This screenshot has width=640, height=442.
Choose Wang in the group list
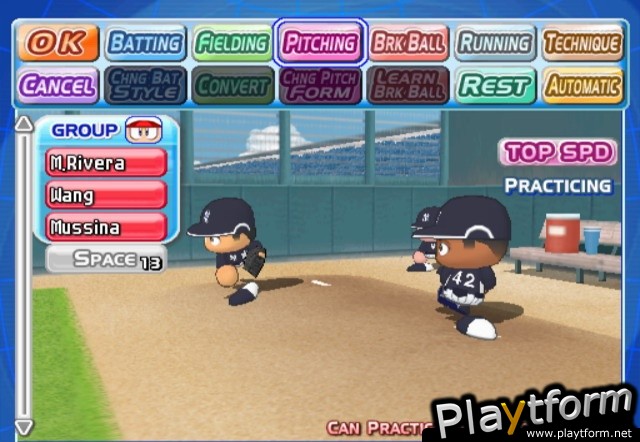[105, 194]
